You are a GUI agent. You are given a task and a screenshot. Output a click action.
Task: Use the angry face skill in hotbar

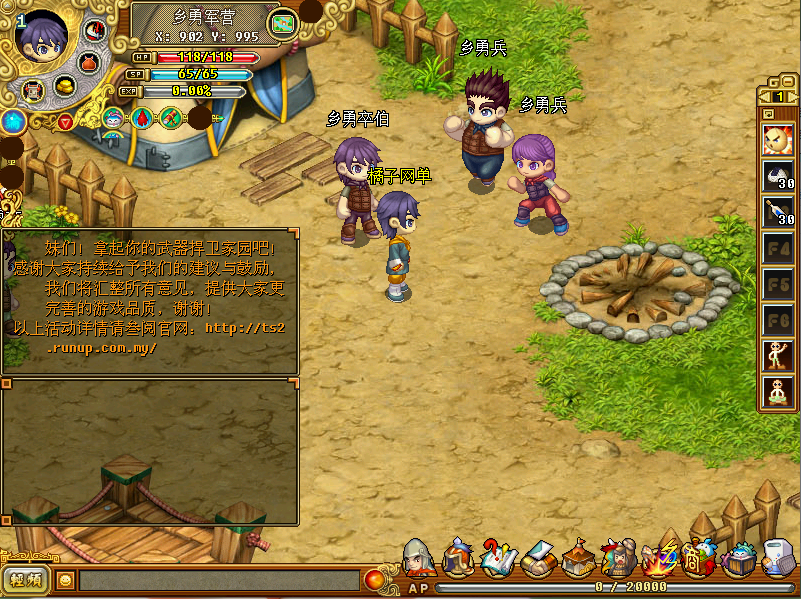coord(778,140)
